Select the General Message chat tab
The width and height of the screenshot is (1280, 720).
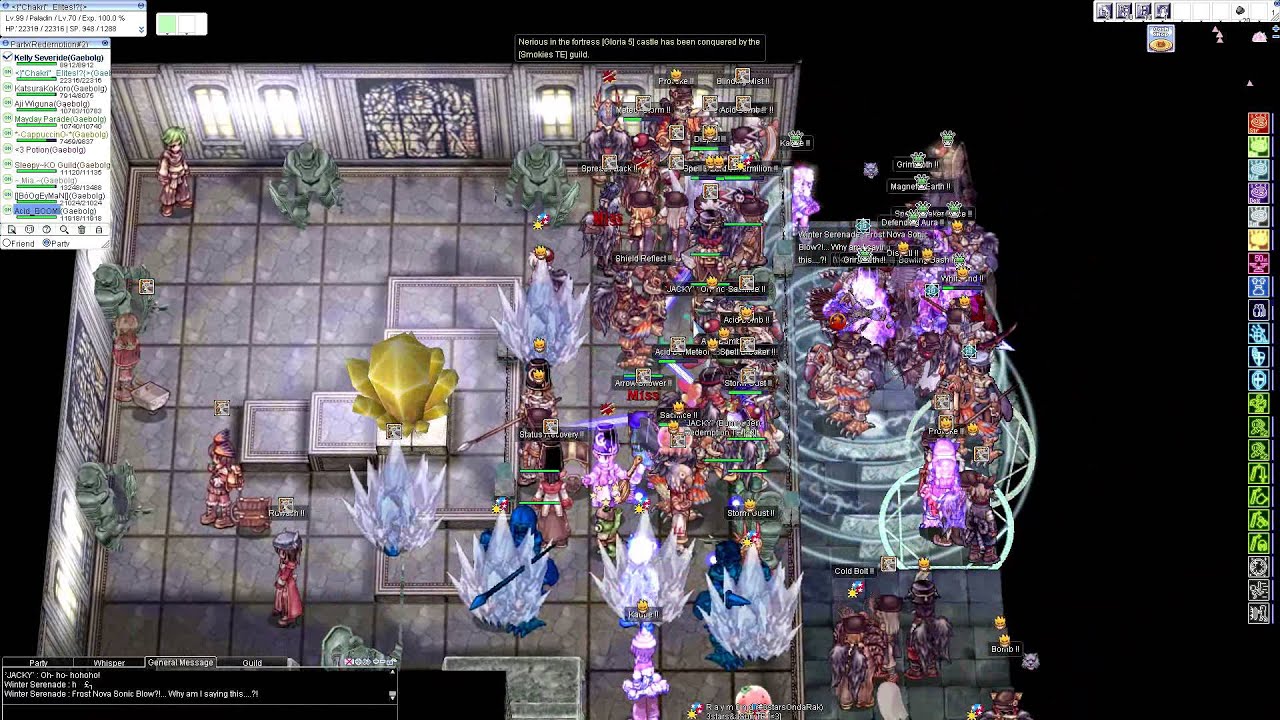[180, 663]
